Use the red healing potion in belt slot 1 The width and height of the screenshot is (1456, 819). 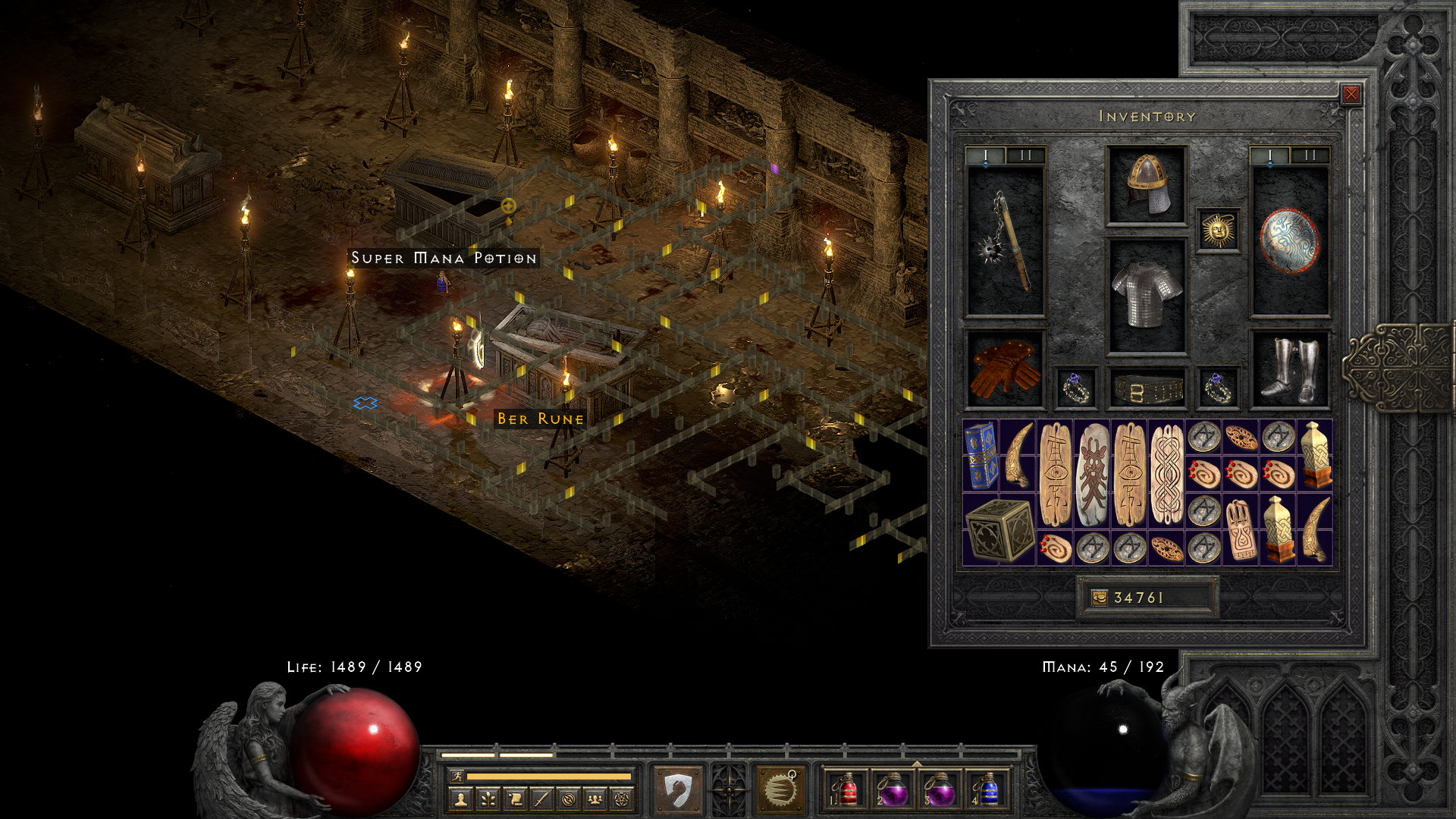(846, 789)
